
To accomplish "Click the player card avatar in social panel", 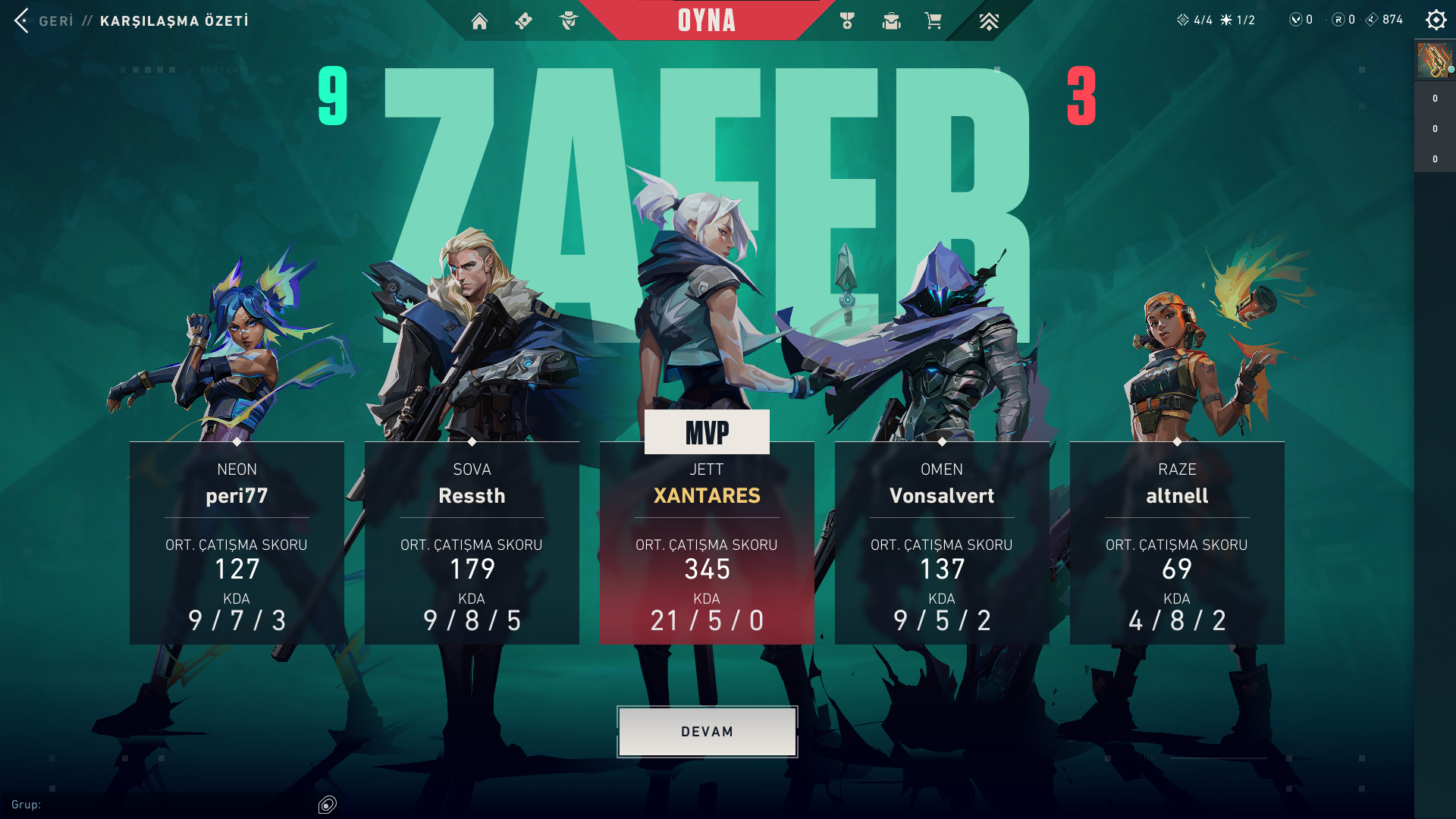I will pyautogui.click(x=1434, y=61).
